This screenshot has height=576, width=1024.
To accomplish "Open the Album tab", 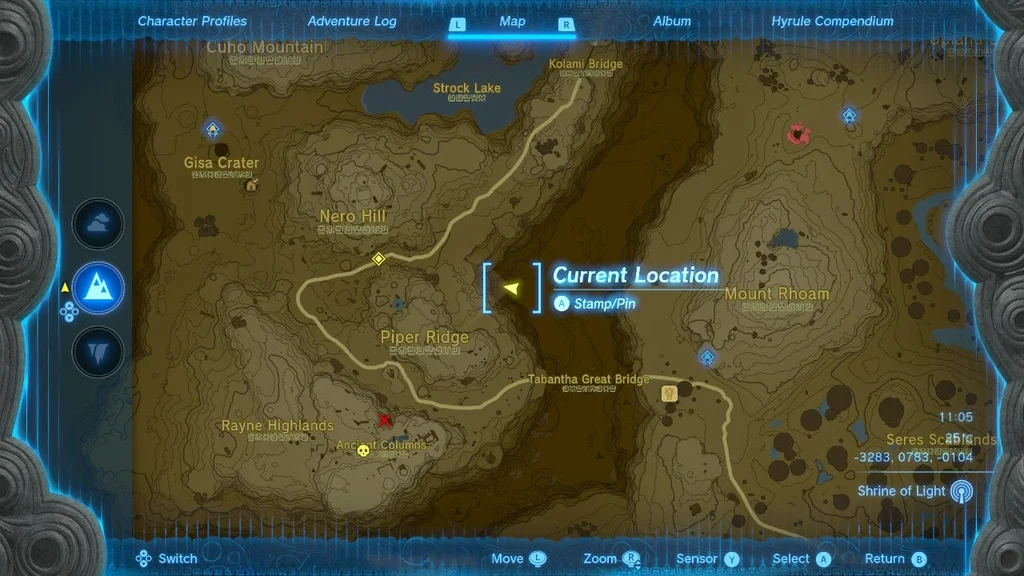I will [672, 21].
